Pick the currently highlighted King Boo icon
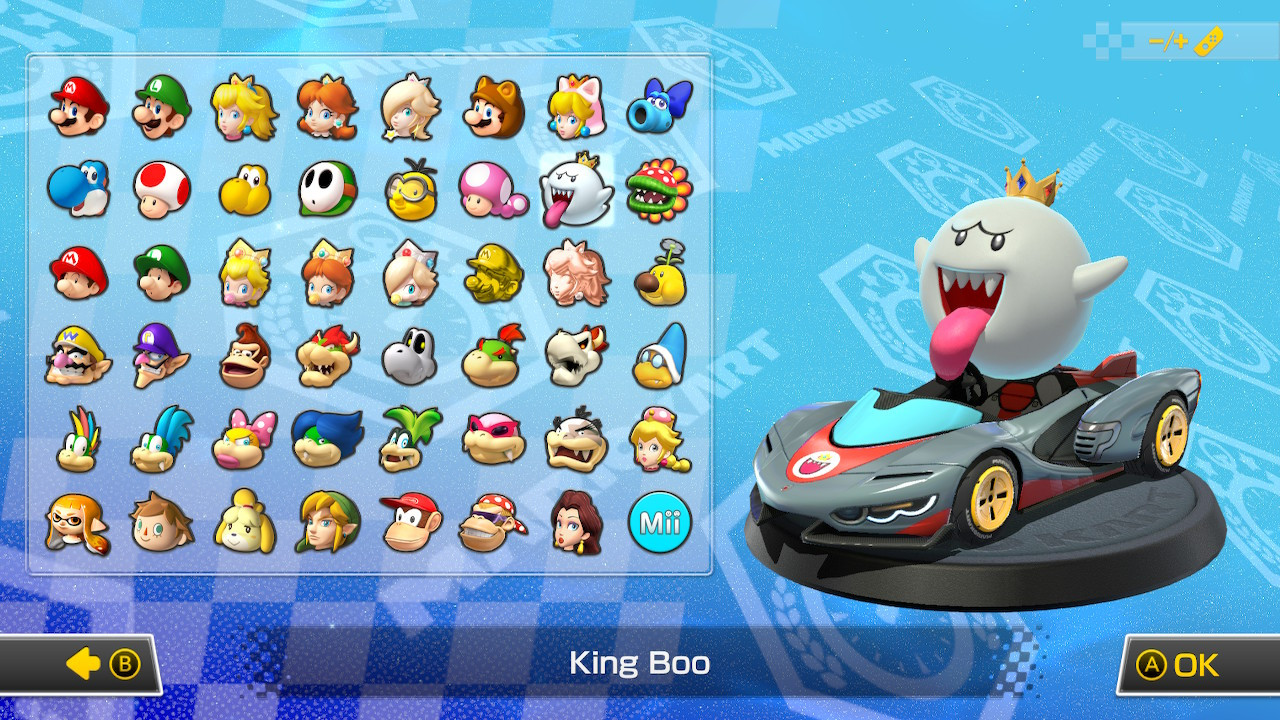 tap(578, 189)
